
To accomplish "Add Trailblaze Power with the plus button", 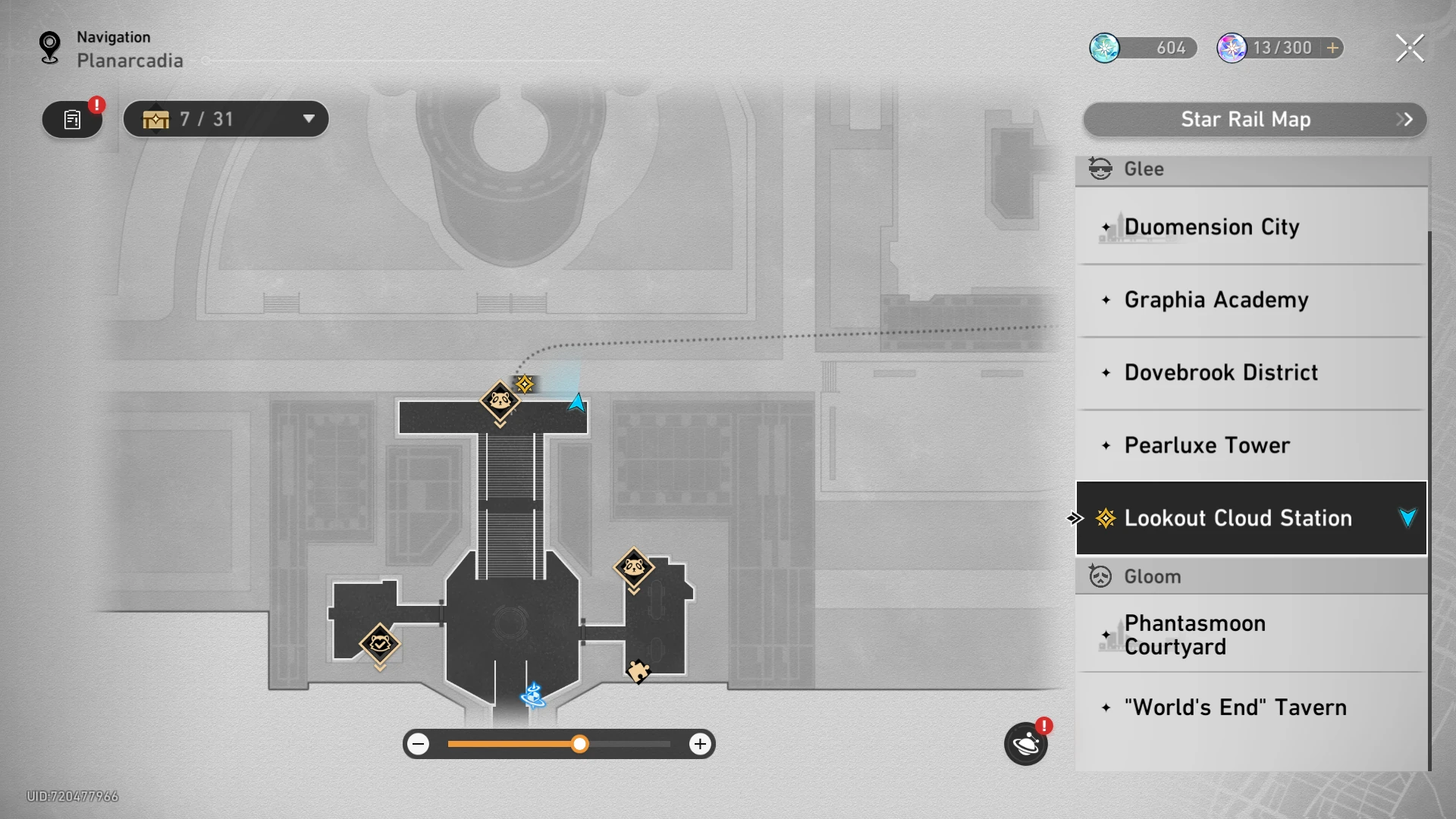I will [x=1332, y=48].
